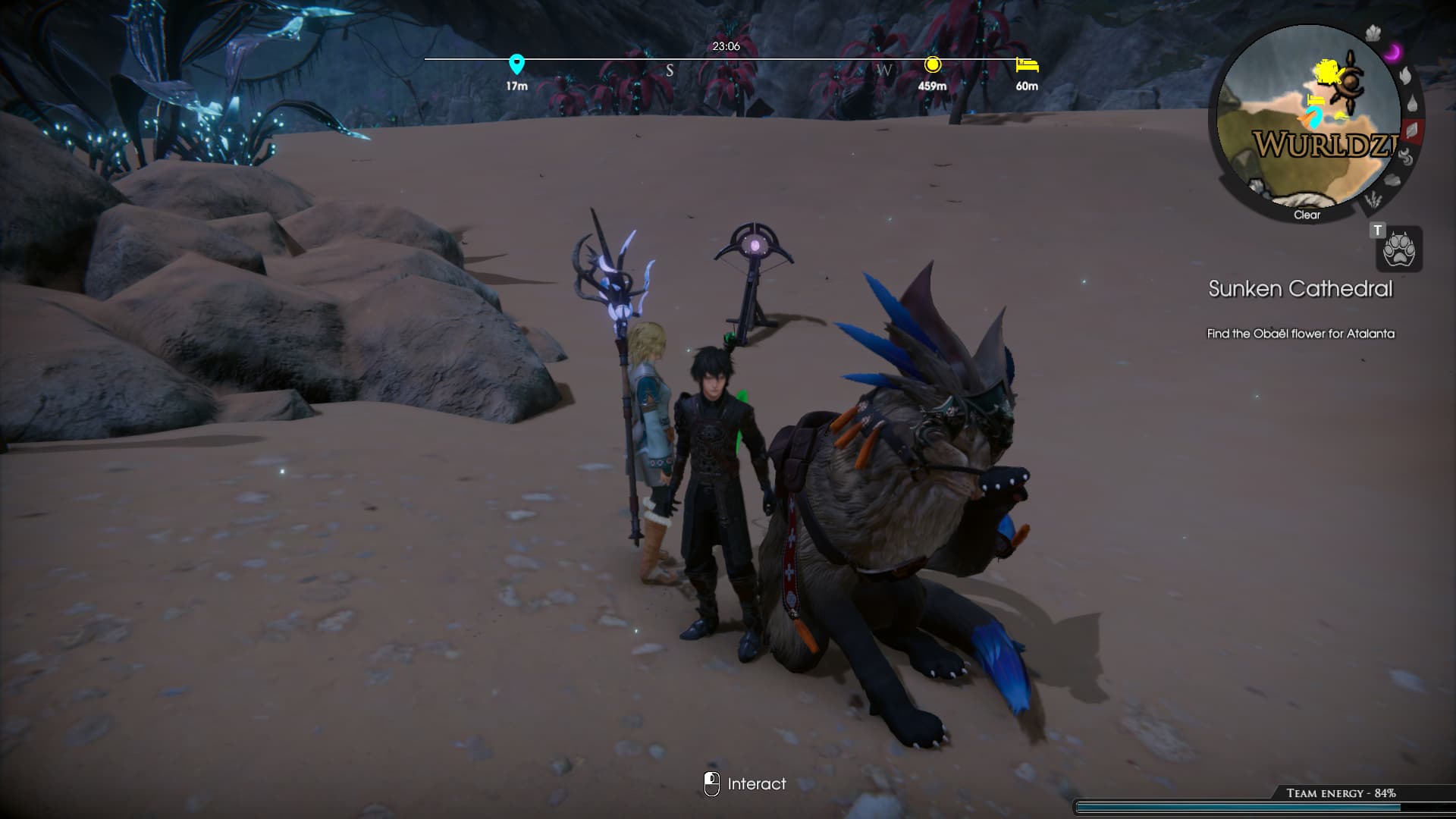Click the yellow bed marker on compass
Image resolution: width=1456 pixels, height=819 pixels.
pos(1027,65)
